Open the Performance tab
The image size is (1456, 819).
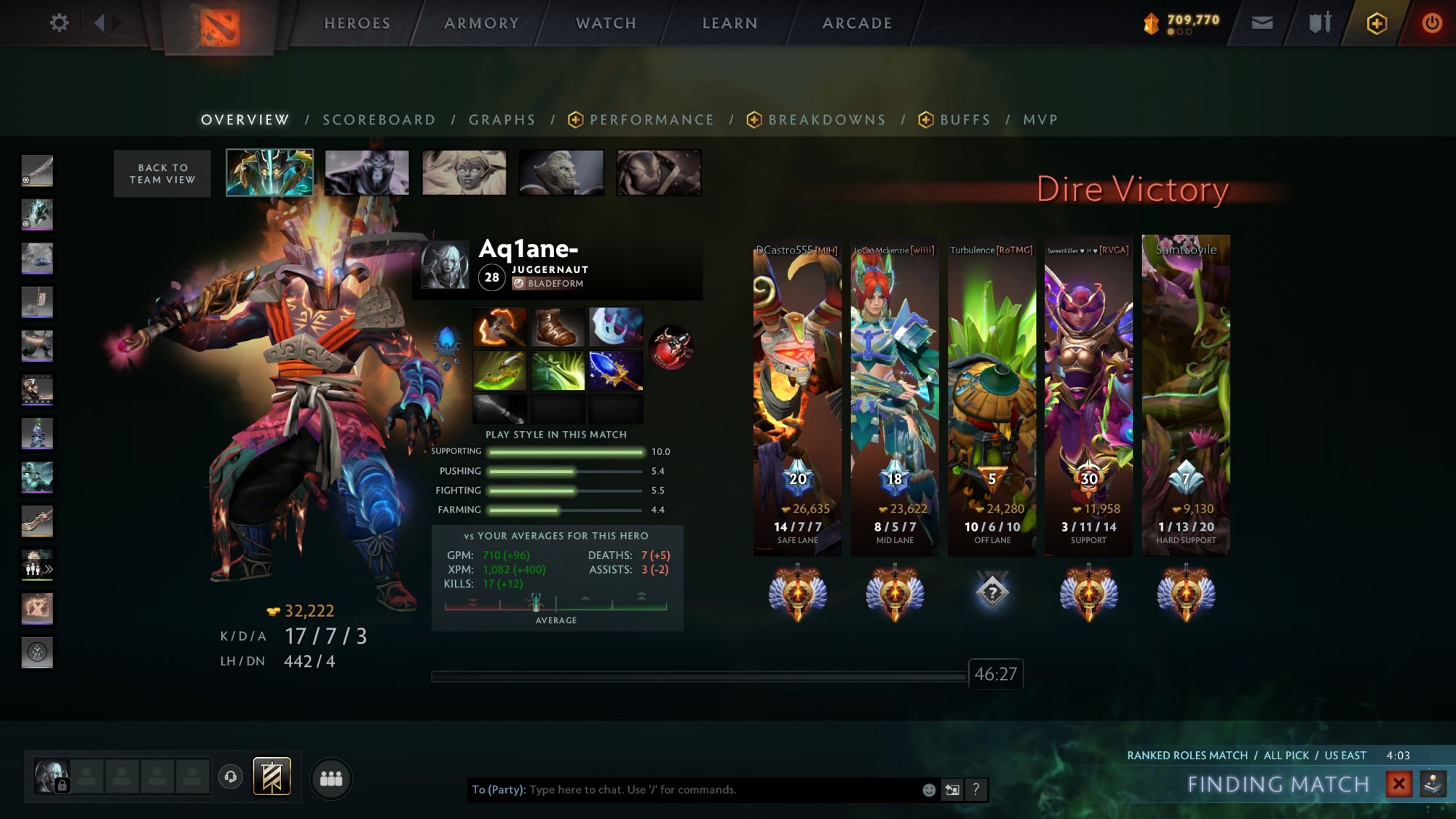651,120
